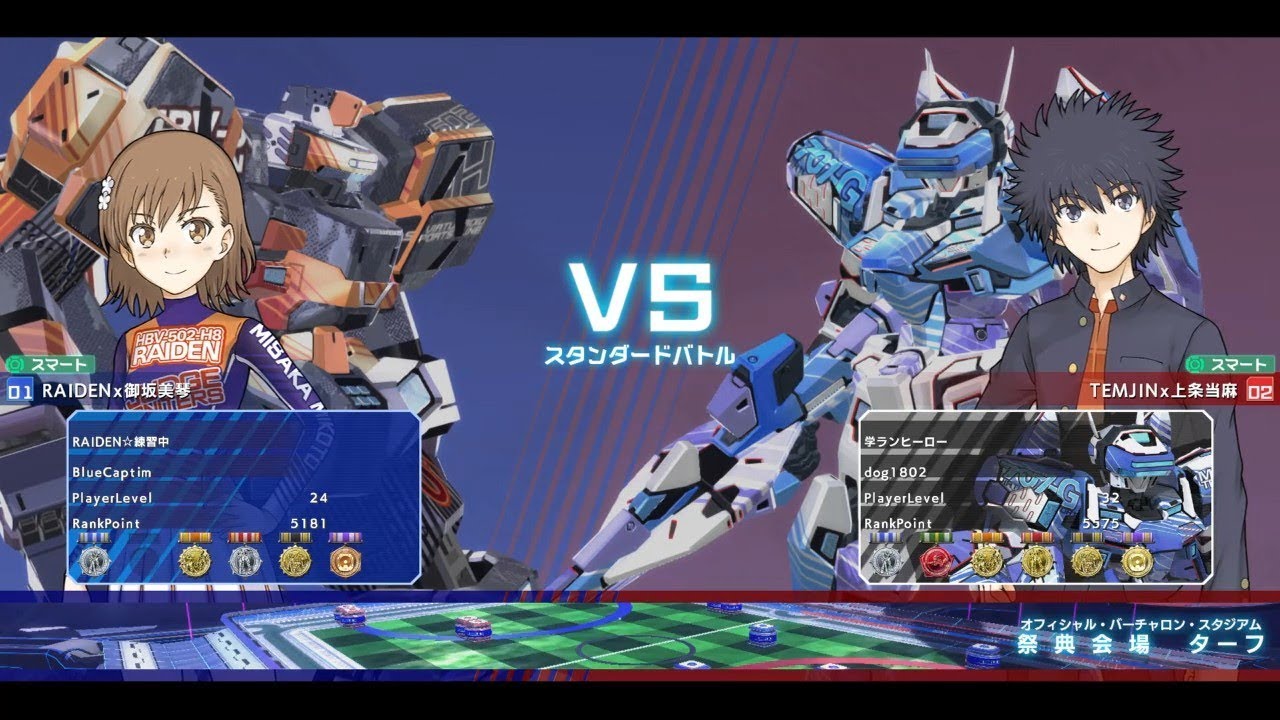This screenshot has width=1280, height=720.
Task: Click the first gold medal under RankPoint 5181
Action: point(196,560)
